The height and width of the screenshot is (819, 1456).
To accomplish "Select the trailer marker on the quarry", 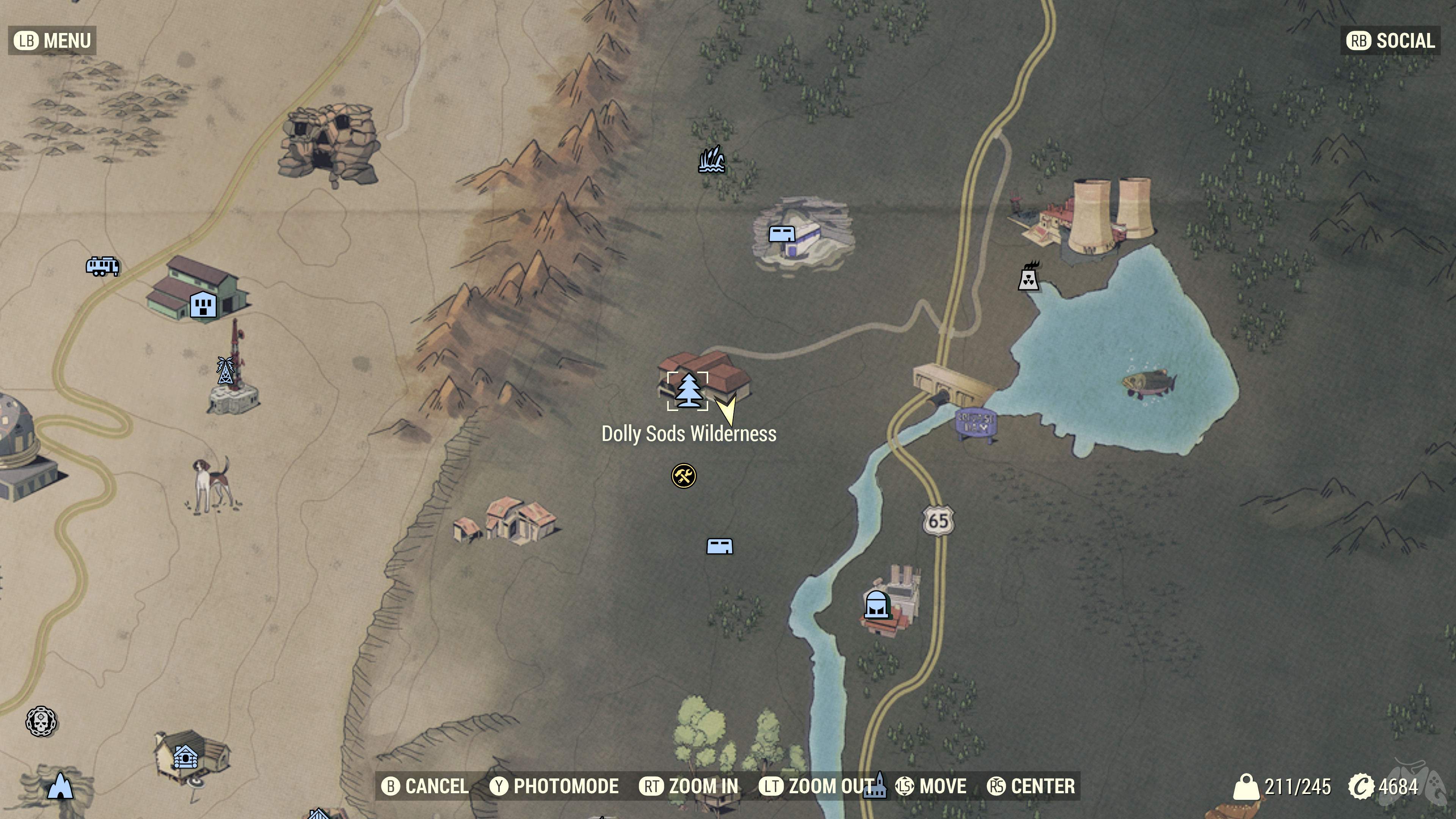I will pos(782,234).
